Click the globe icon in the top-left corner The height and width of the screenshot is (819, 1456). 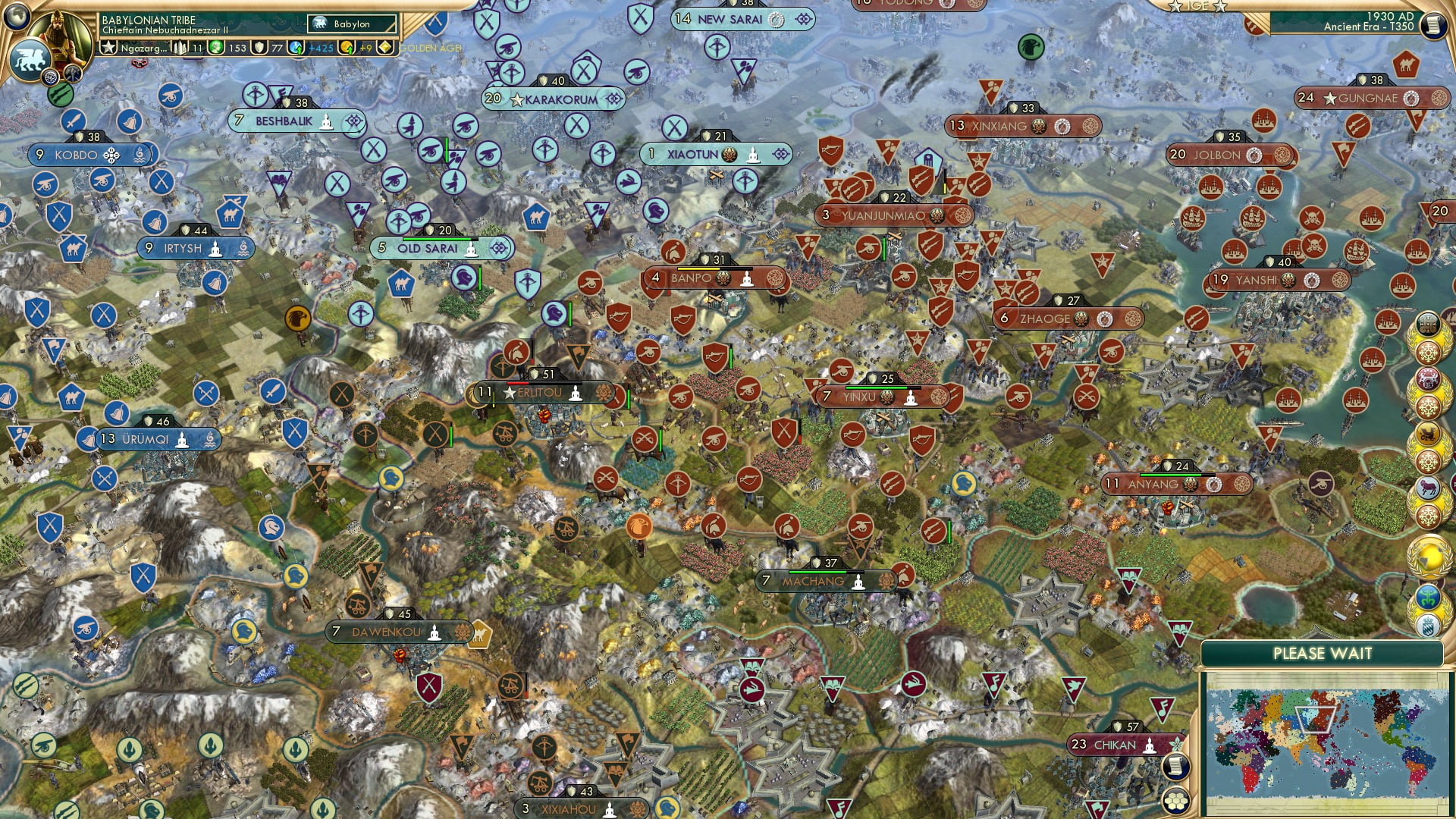tap(17, 14)
